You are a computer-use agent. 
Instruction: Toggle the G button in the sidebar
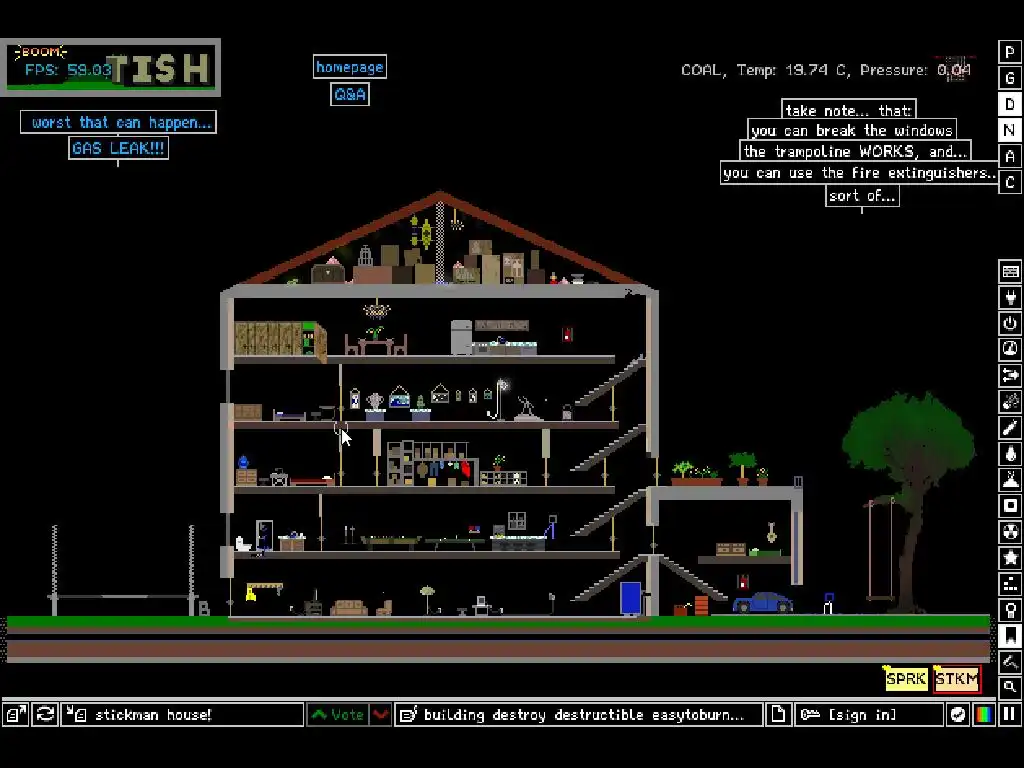pos(1010,78)
